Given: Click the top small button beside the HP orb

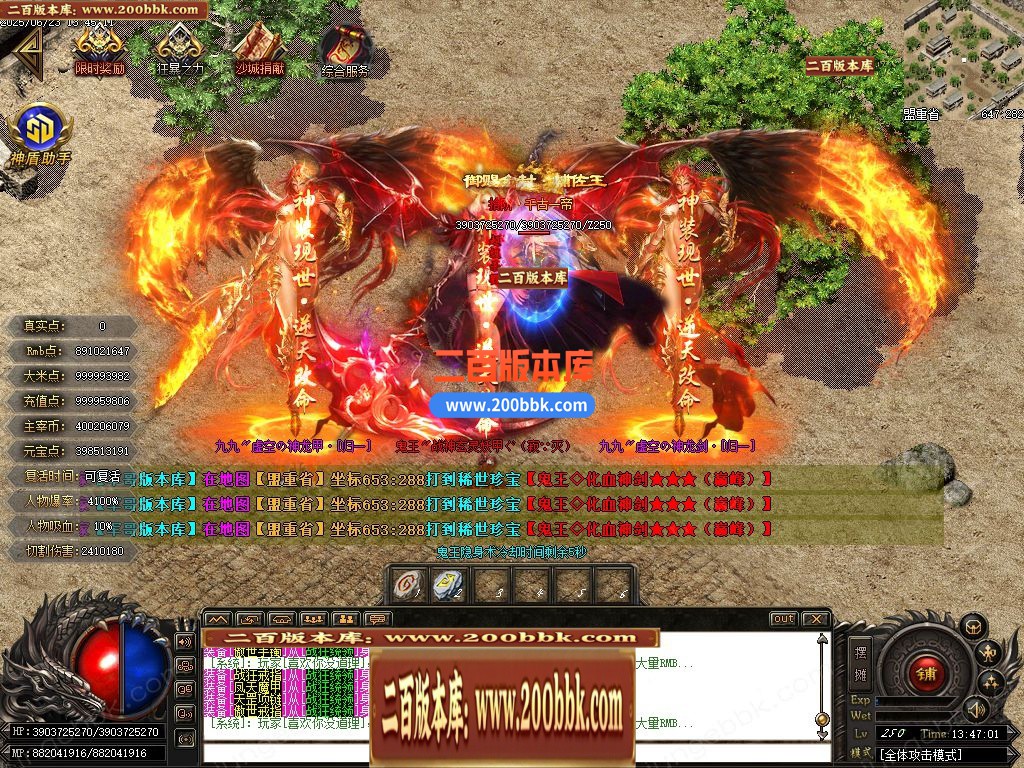Looking at the screenshot, I should [184, 641].
